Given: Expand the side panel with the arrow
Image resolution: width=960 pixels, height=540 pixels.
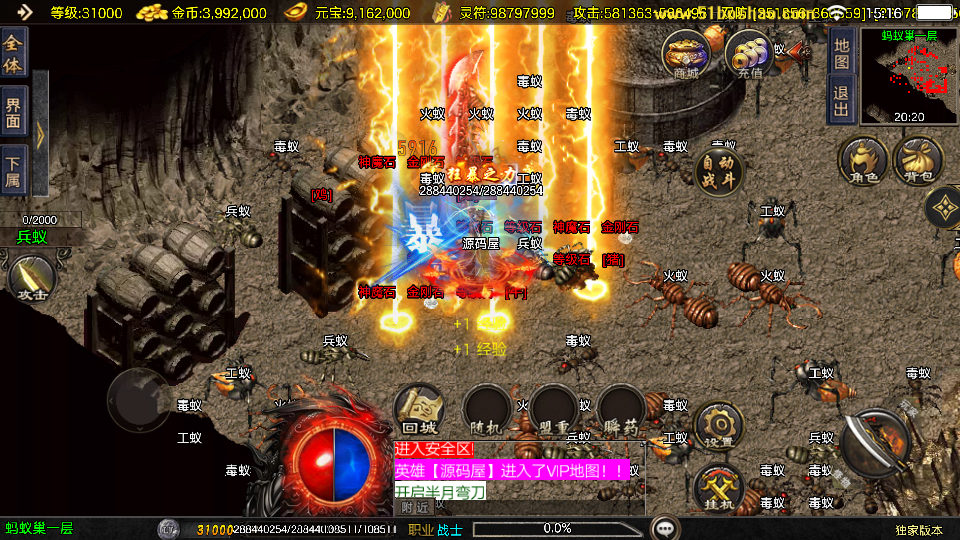Looking at the screenshot, I should 40,132.
